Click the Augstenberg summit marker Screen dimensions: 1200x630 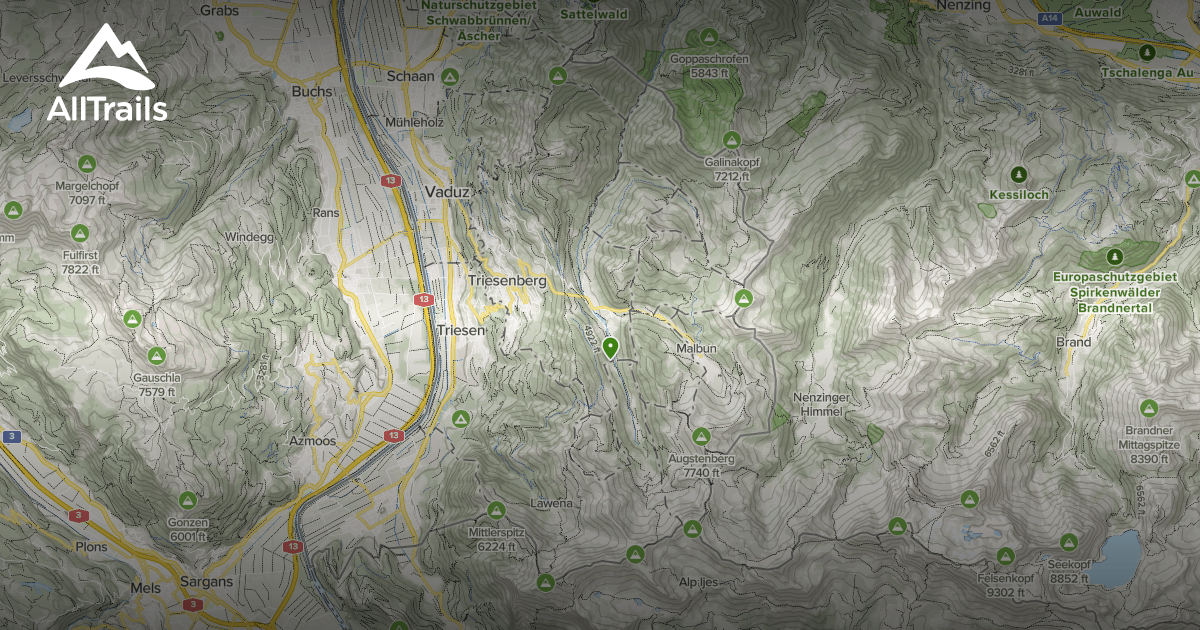701,436
